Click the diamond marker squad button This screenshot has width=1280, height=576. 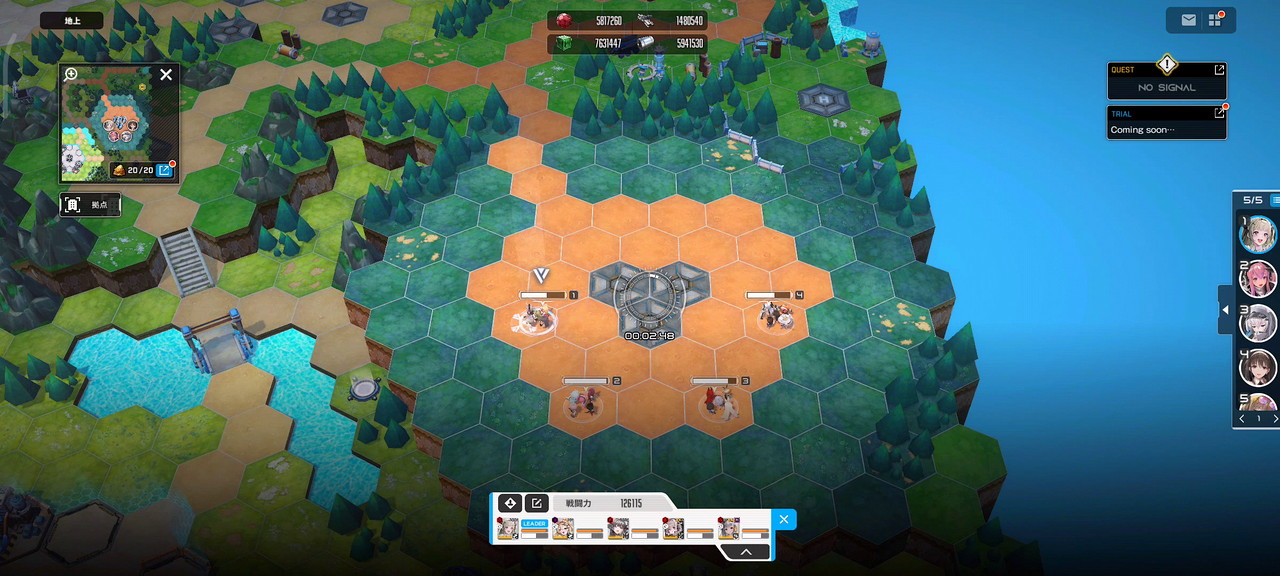[x=509, y=503]
